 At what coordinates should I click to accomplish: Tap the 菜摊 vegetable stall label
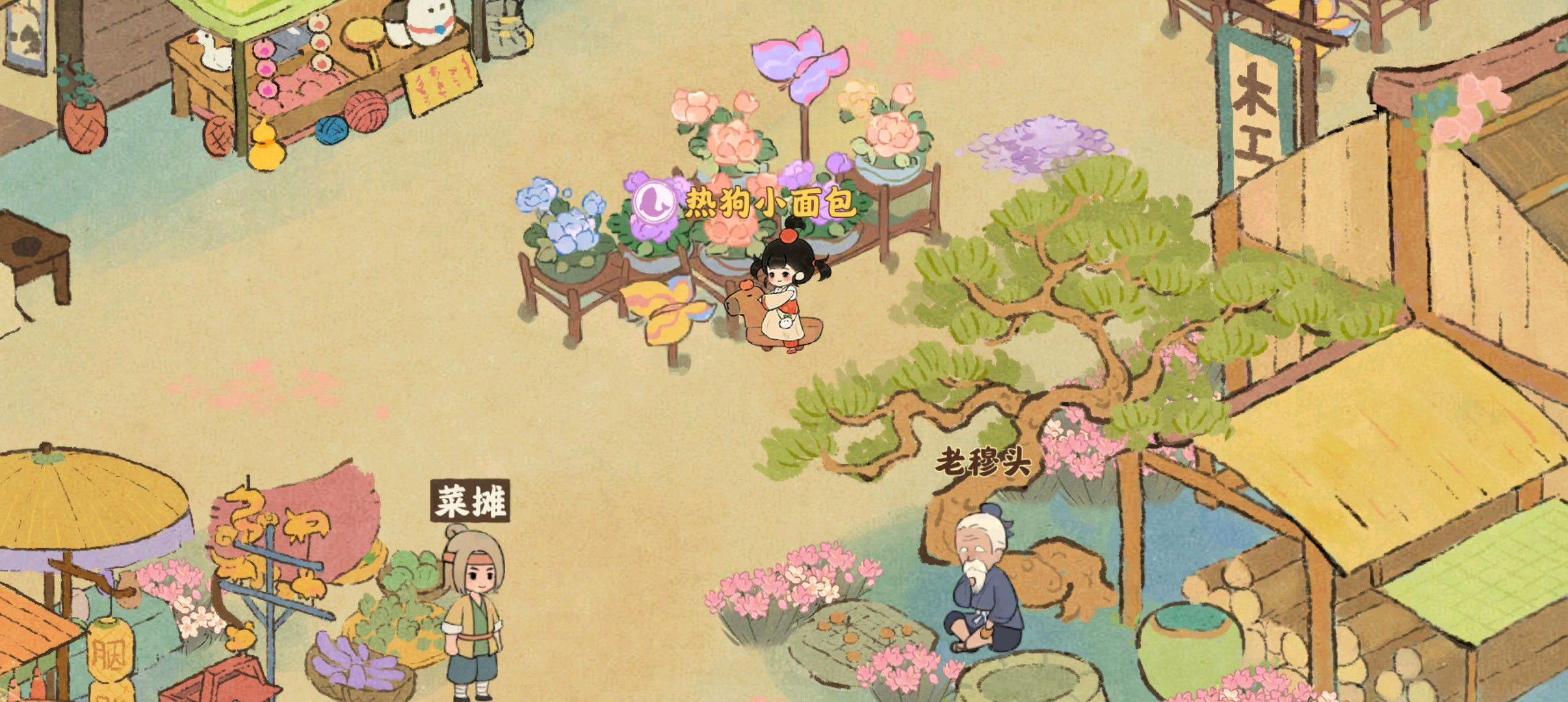(x=470, y=501)
